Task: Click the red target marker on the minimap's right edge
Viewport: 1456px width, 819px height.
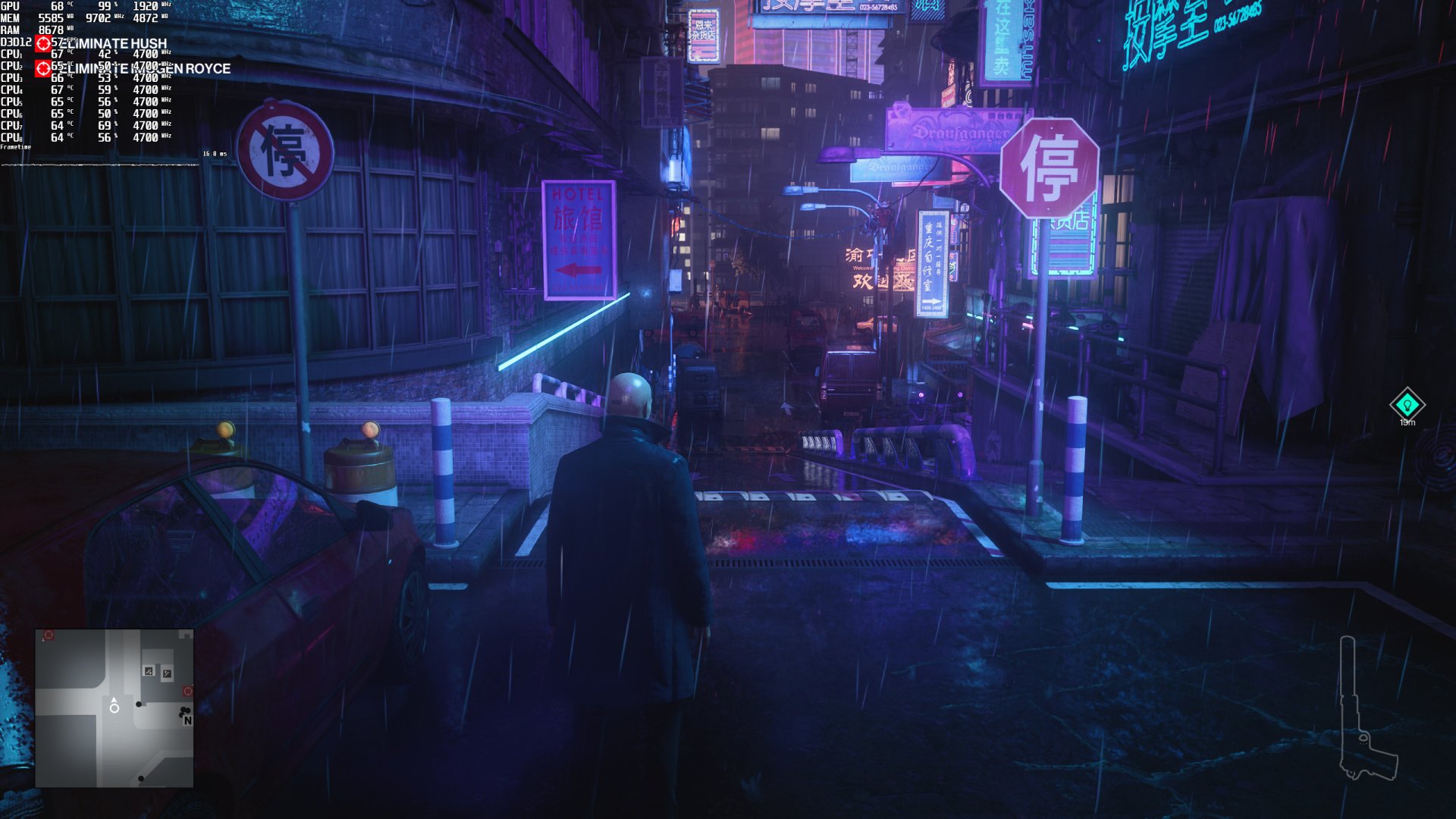Action: pos(187,691)
